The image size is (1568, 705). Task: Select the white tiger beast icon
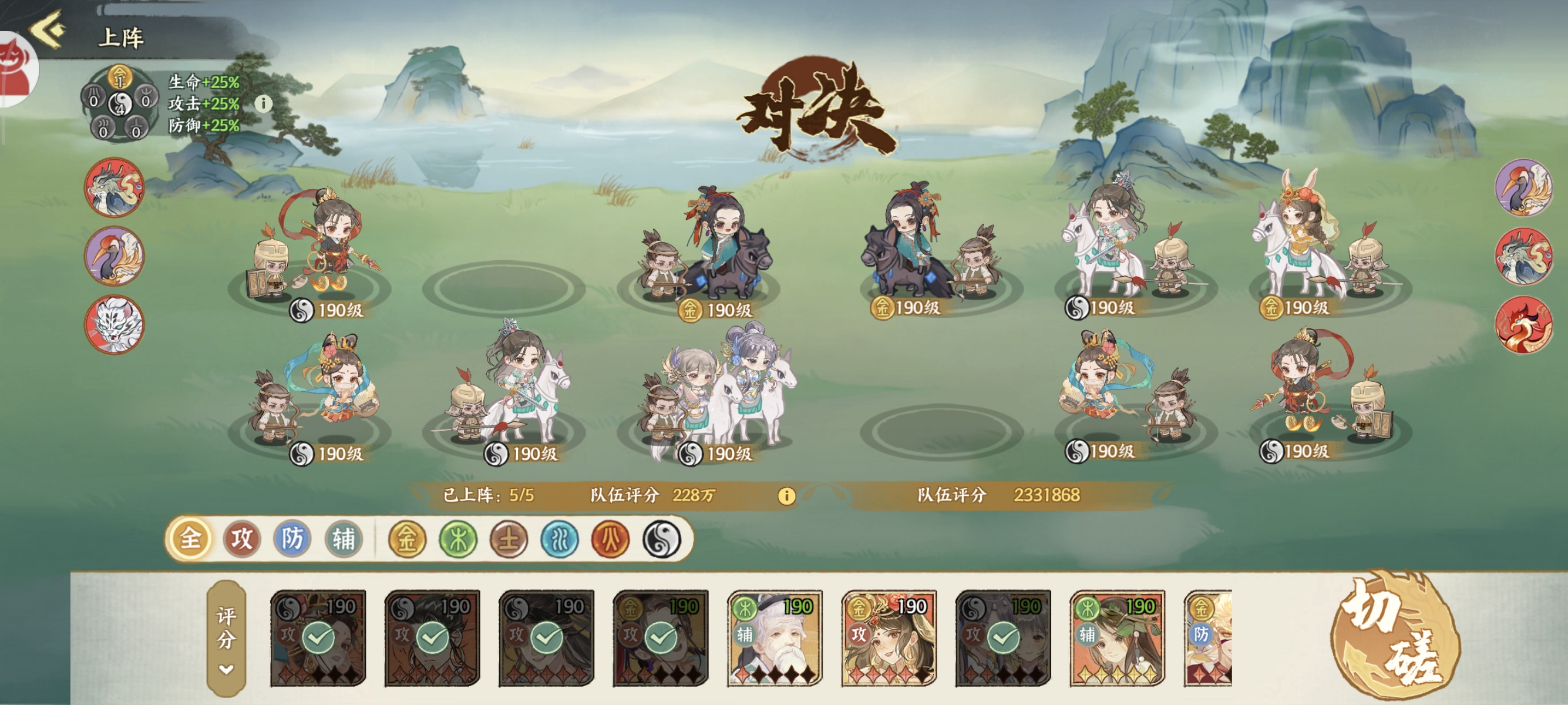click(114, 324)
